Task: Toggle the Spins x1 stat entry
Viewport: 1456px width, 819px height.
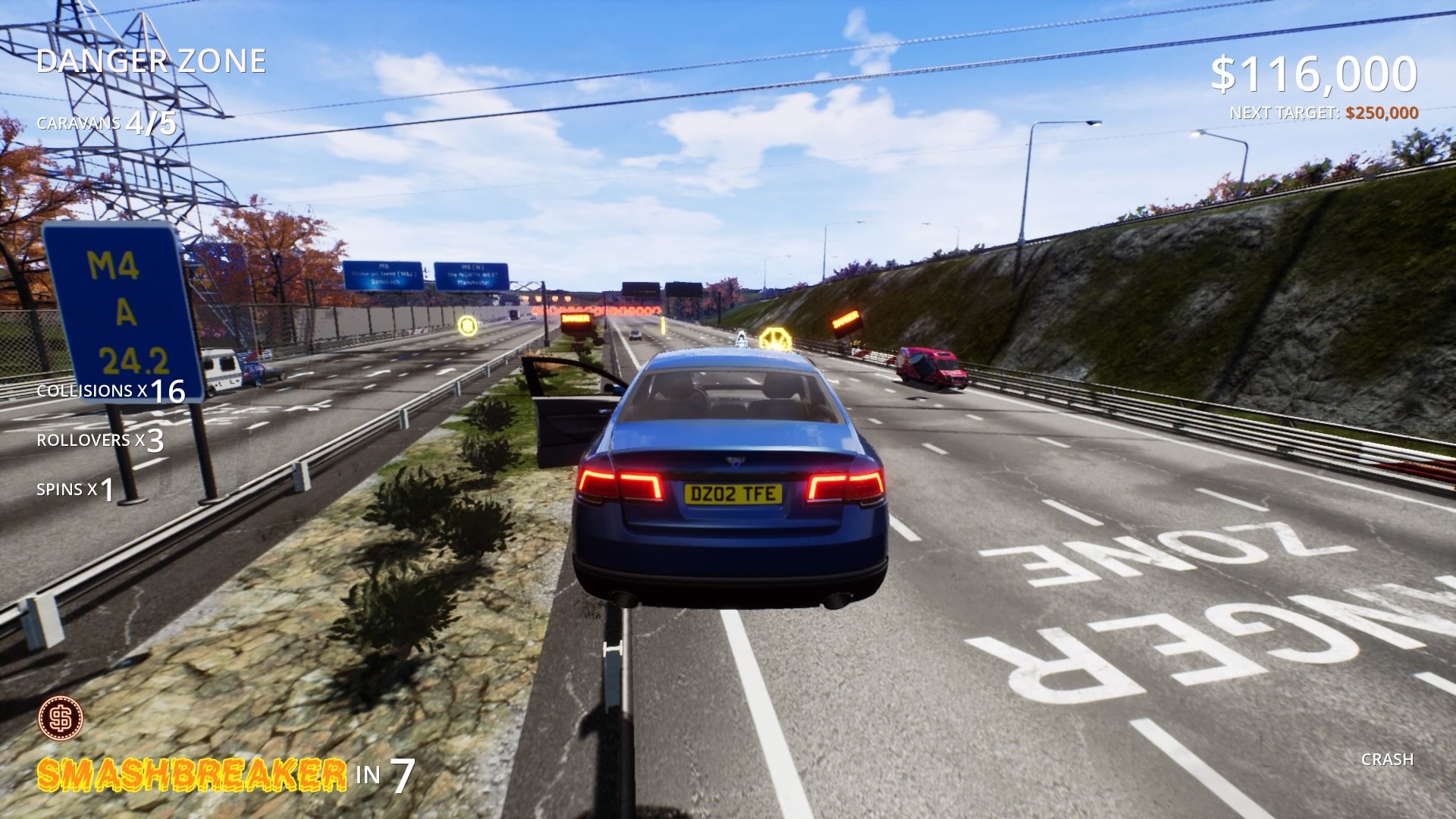Action: pyautogui.click(x=76, y=491)
